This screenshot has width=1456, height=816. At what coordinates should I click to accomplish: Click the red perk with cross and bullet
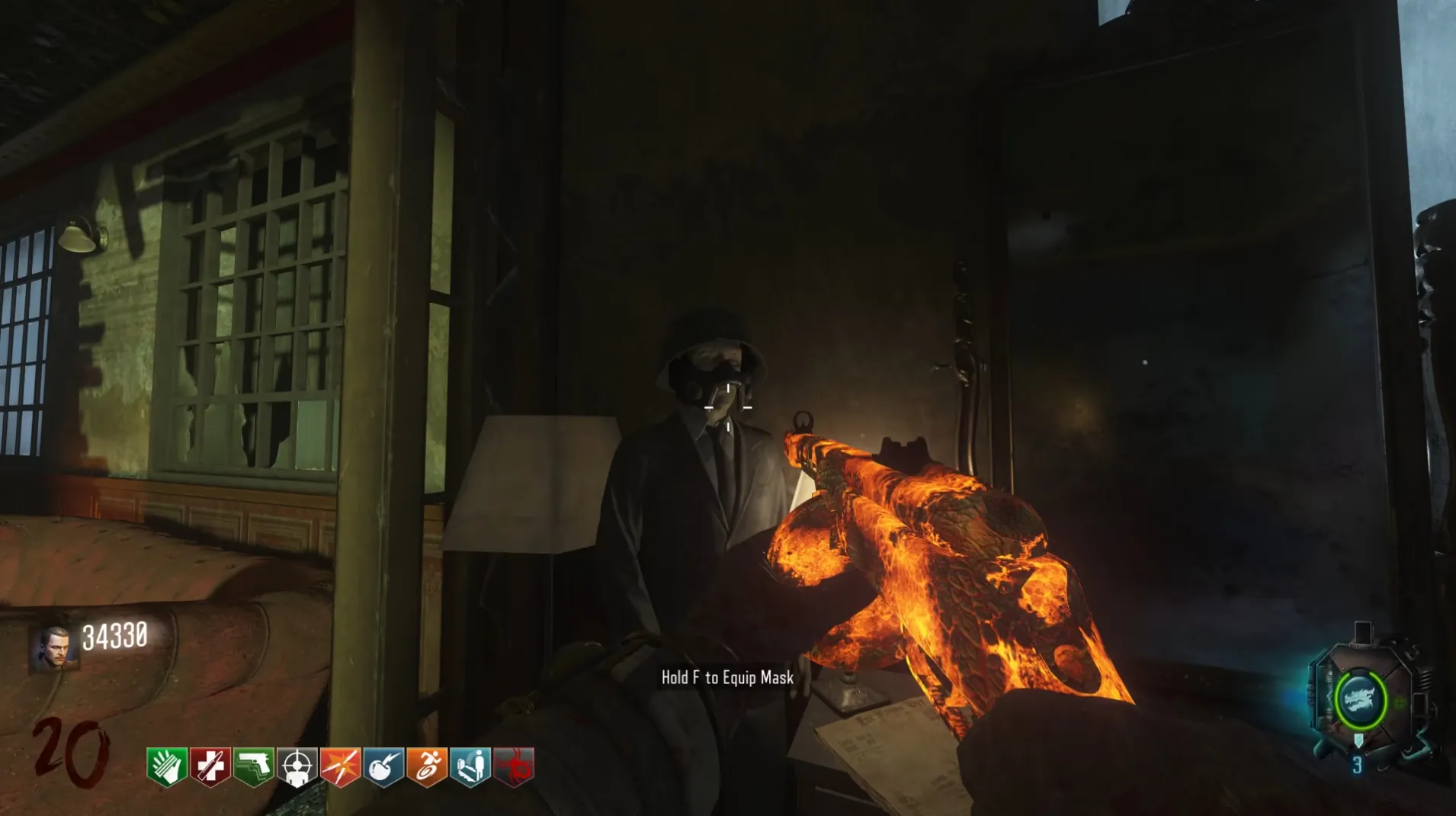tap(210, 766)
